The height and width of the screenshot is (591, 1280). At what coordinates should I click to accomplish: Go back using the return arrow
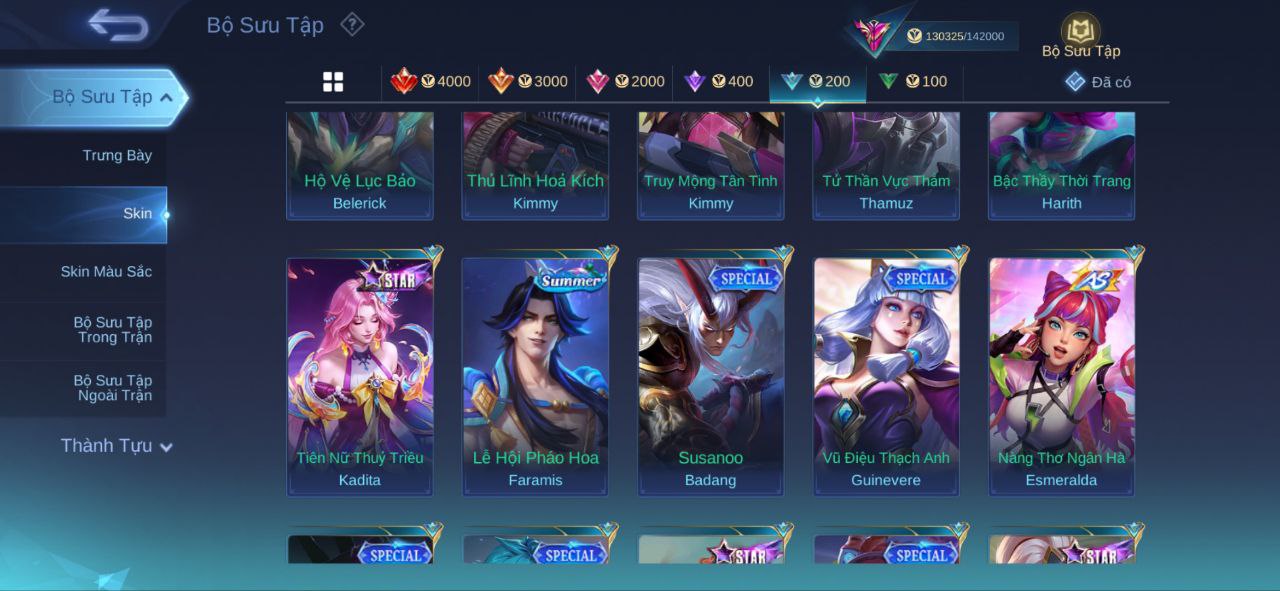pos(118,25)
